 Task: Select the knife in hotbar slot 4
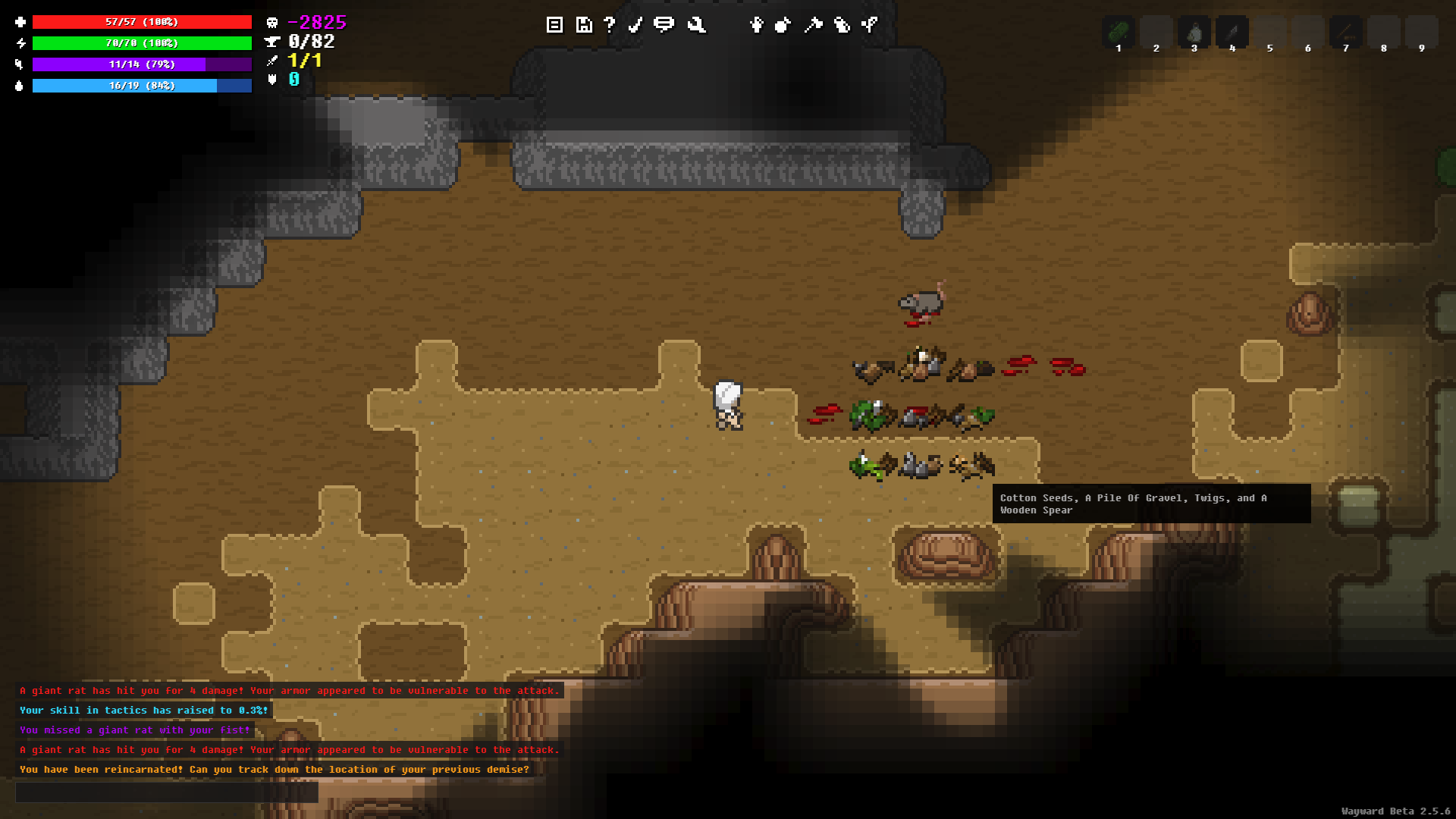pyautogui.click(x=1232, y=33)
